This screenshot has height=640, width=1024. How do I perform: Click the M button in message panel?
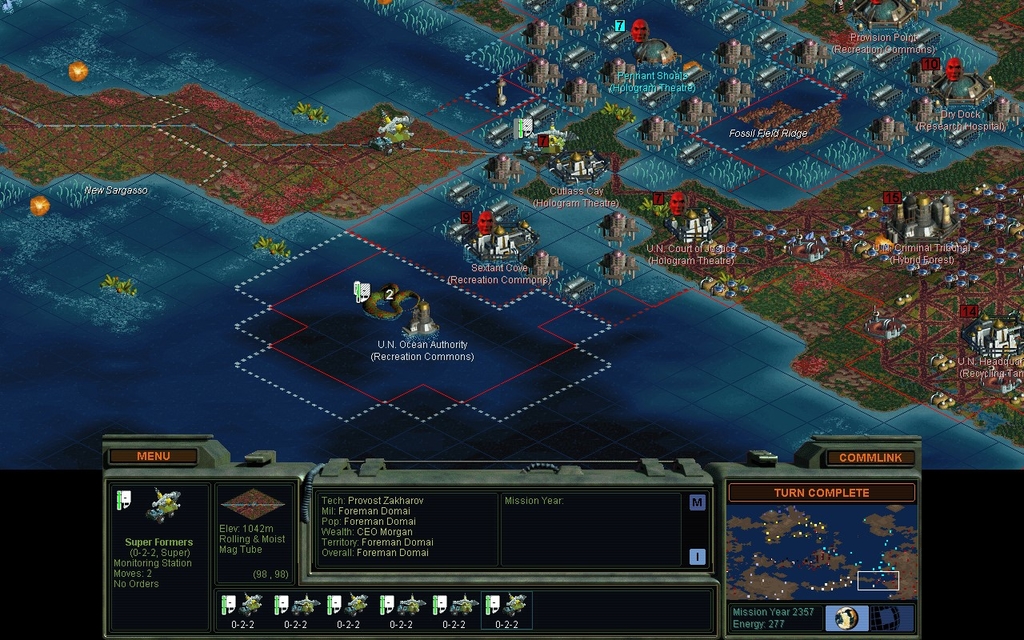tap(697, 502)
